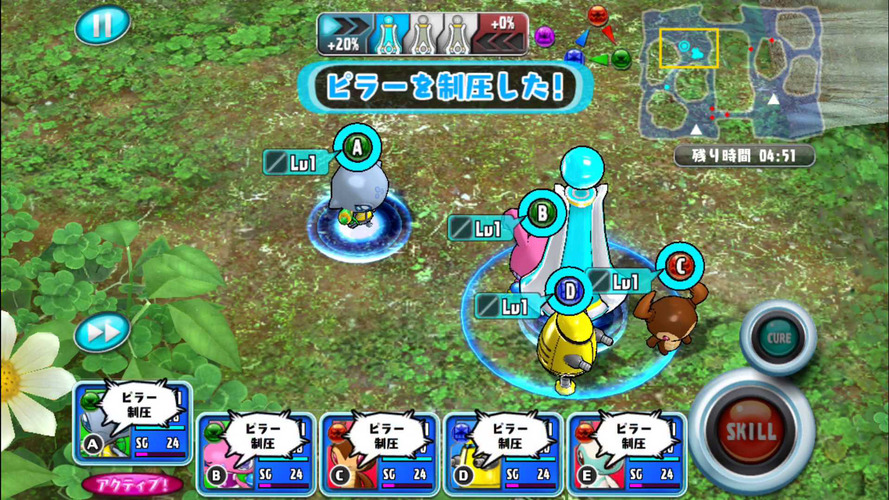This screenshot has height=500, width=889.
Task: Toggle the fast-forward speed button
Action: click(x=102, y=331)
